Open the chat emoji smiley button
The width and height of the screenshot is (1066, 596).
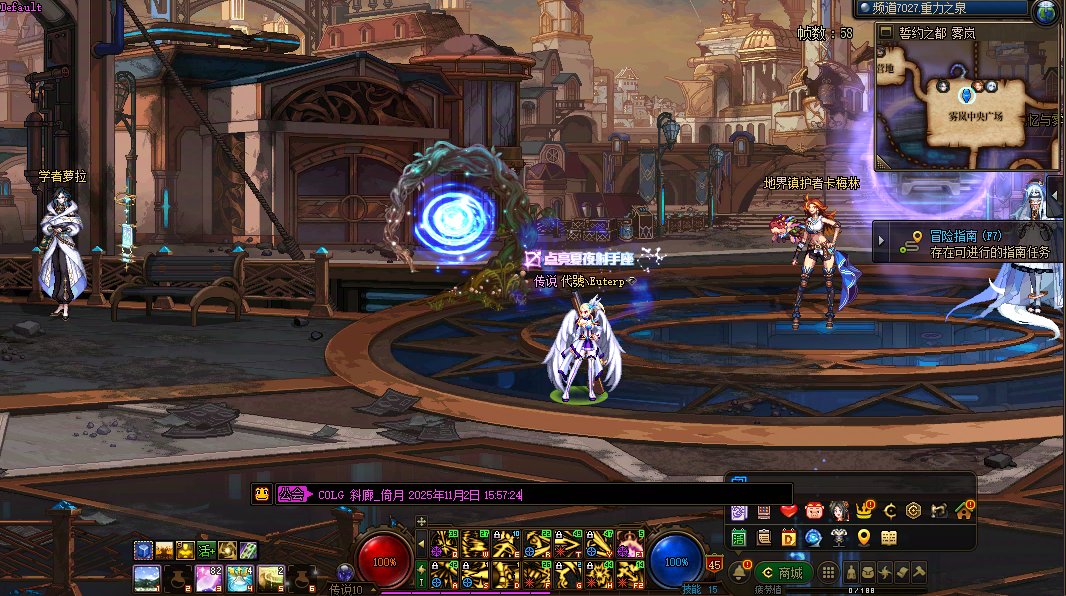click(x=261, y=494)
